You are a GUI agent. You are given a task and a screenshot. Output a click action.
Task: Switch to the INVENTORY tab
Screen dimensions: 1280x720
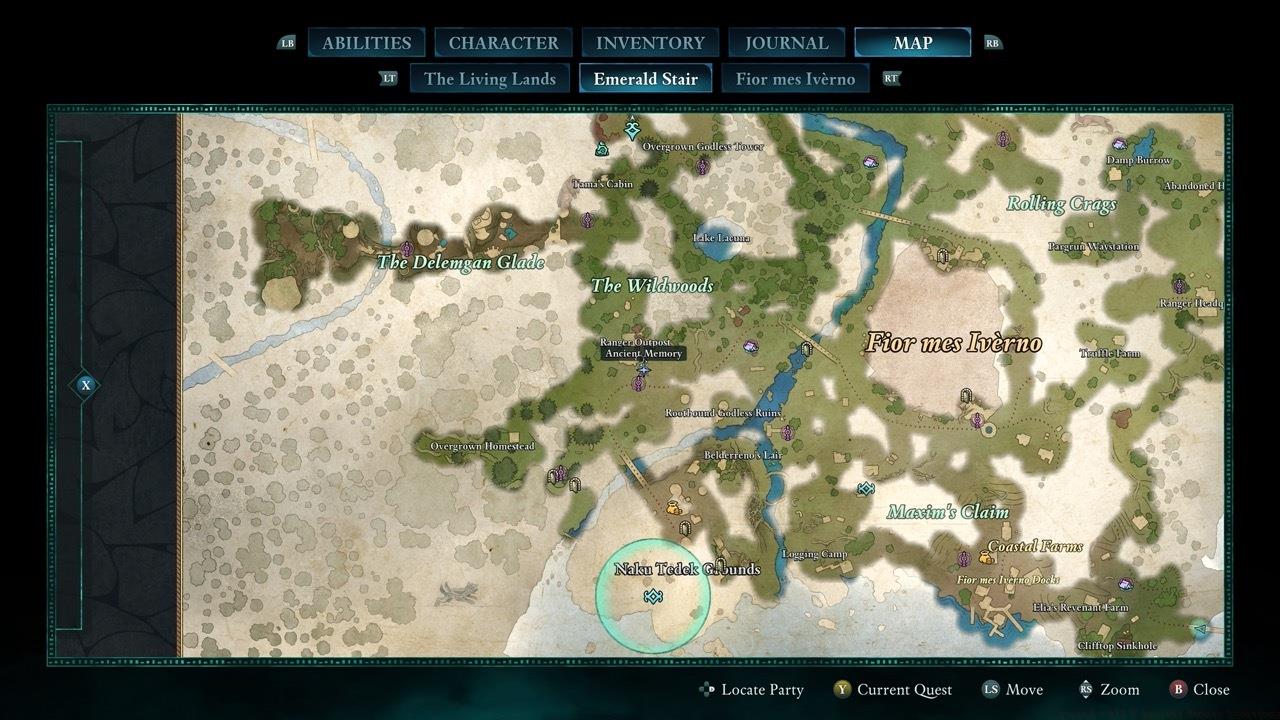point(649,42)
